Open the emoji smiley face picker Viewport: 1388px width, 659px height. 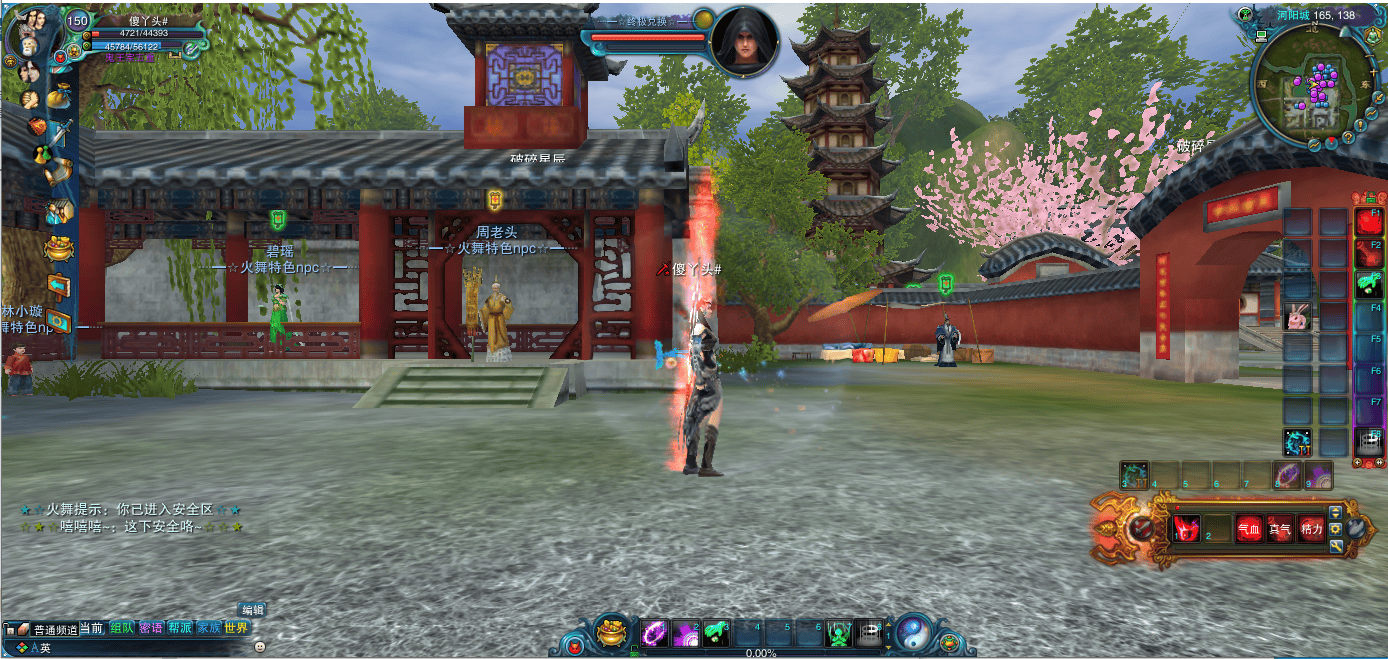(x=260, y=647)
